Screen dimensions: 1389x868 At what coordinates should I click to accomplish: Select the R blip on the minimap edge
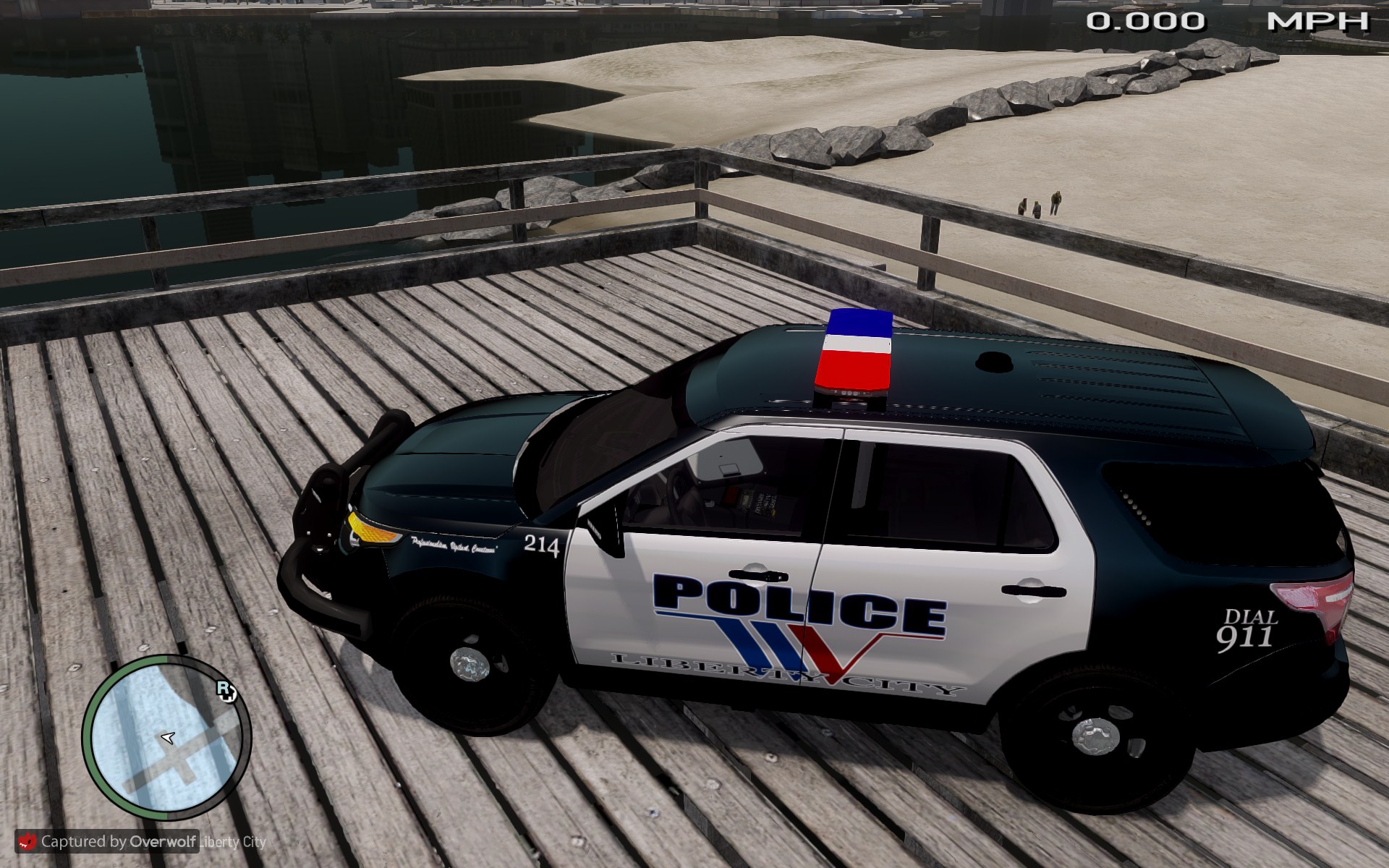click(226, 691)
